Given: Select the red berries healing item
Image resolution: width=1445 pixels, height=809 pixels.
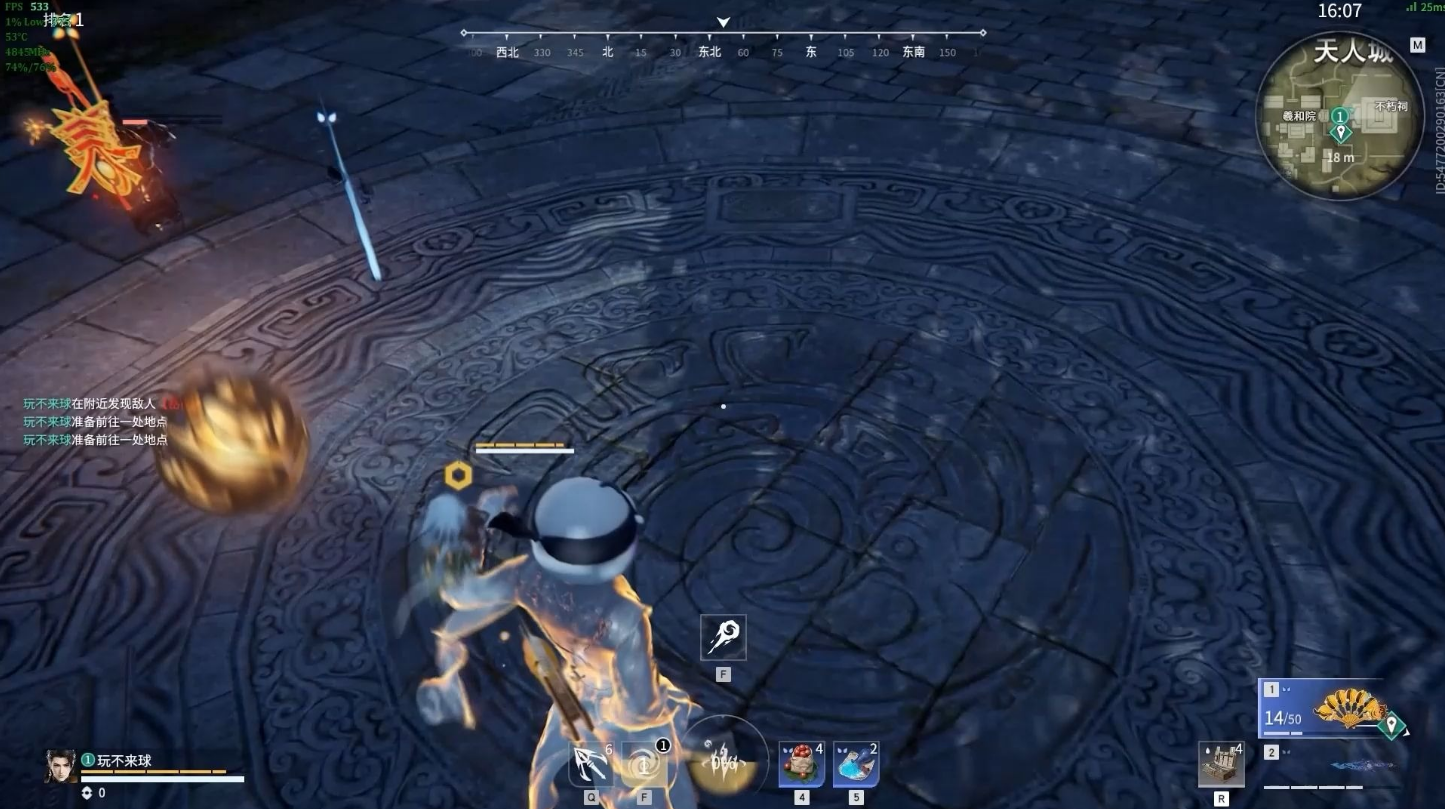Looking at the screenshot, I should click(x=801, y=765).
